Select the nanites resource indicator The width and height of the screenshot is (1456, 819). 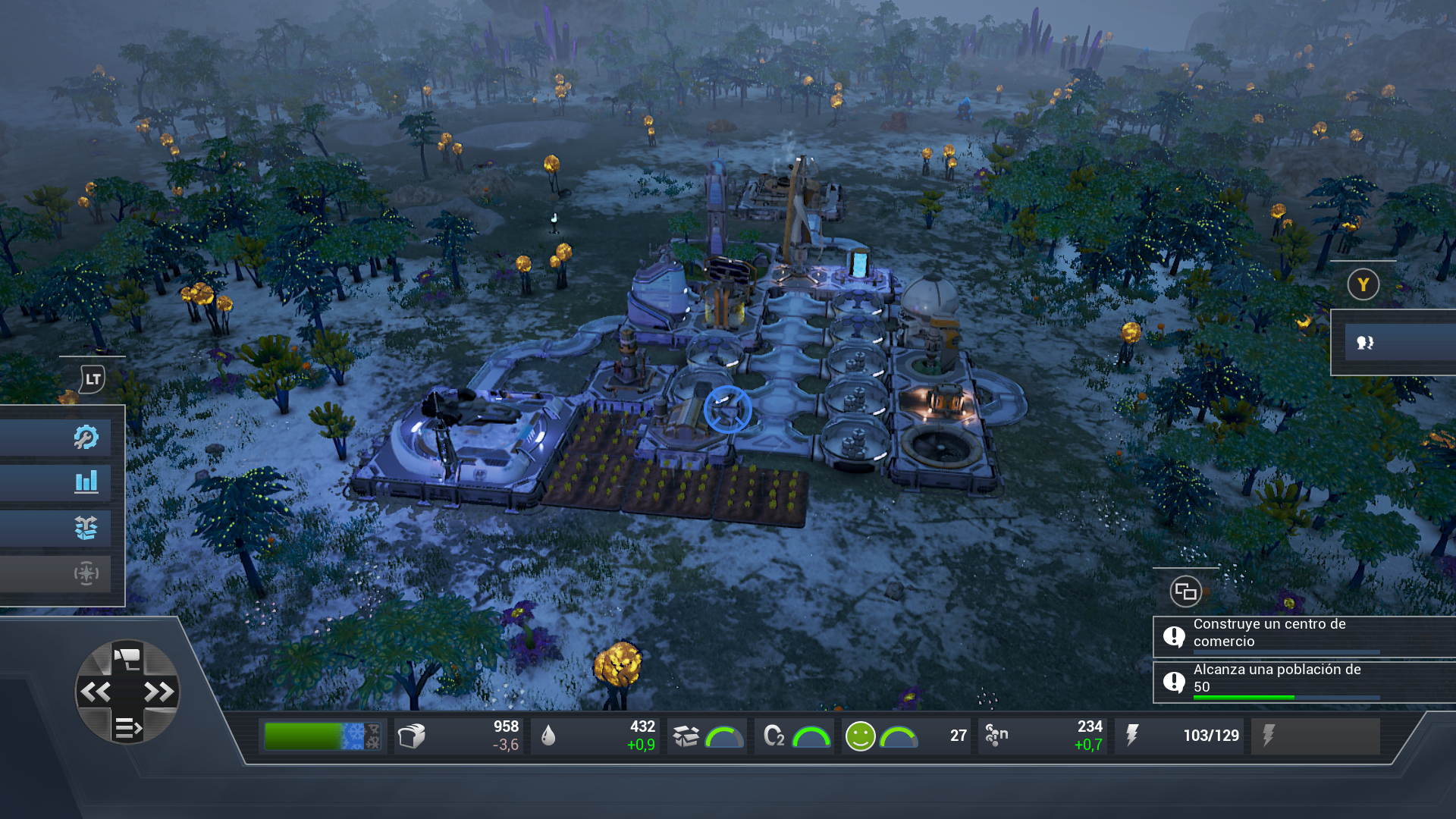coord(996,736)
